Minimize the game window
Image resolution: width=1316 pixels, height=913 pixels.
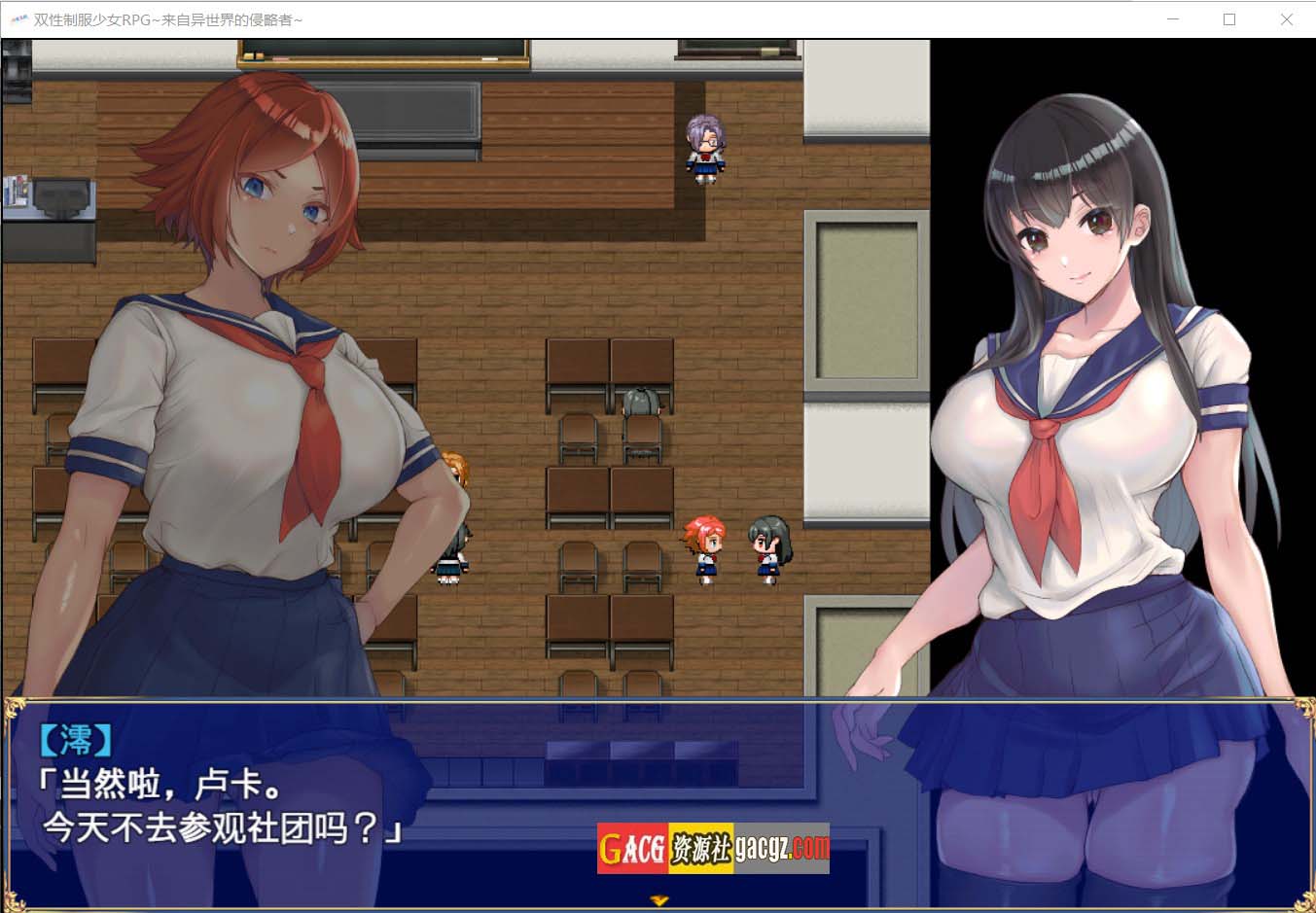pos(1173,19)
